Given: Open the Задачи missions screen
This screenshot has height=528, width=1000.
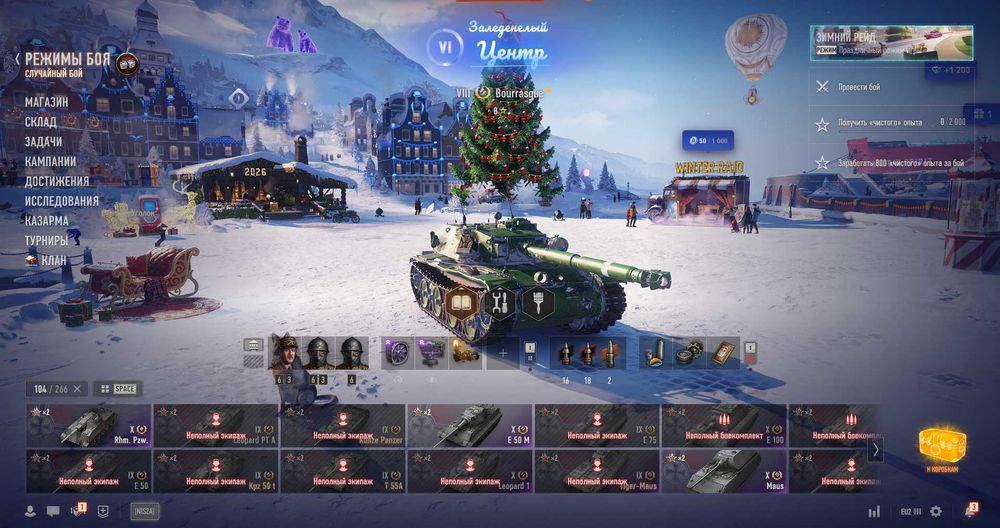Looking at the screenshot, I should click(44, 142).
